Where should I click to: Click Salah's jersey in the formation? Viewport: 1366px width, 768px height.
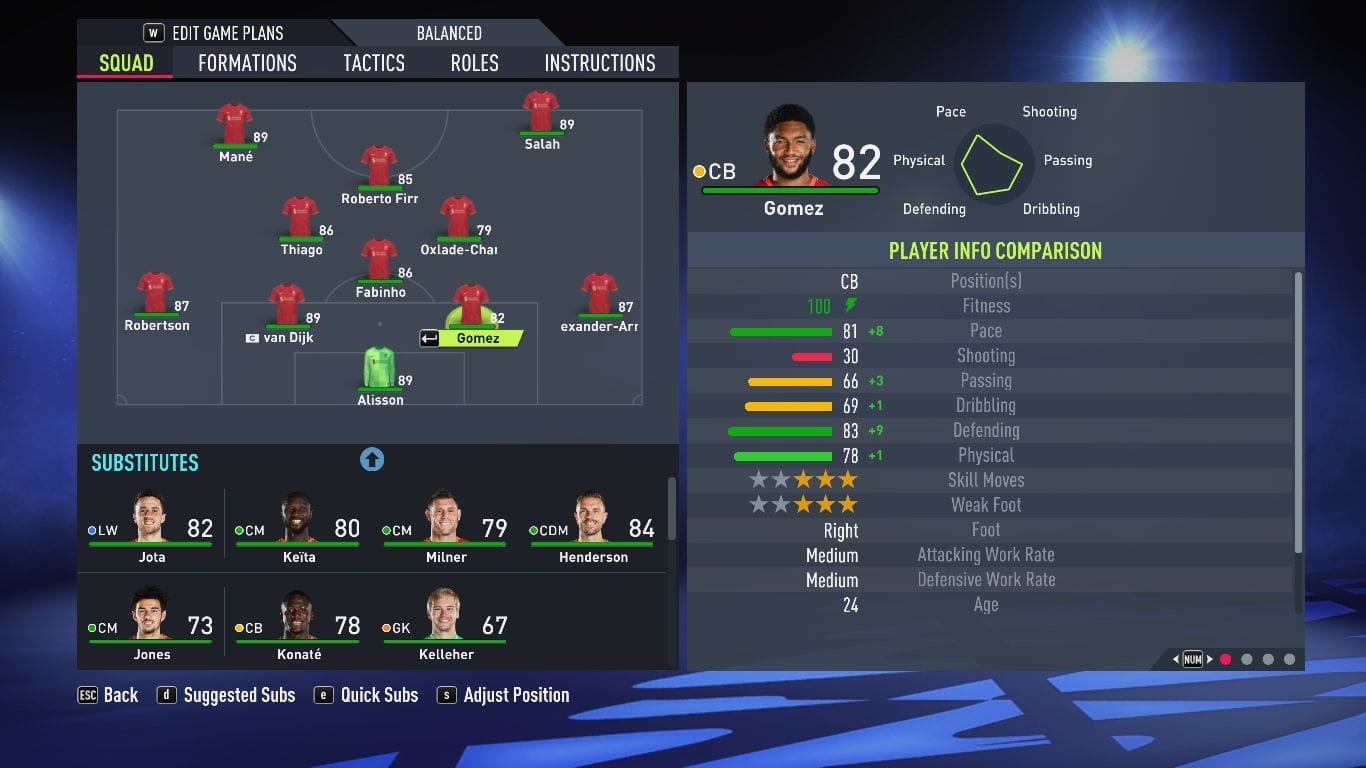coord(541,110)
